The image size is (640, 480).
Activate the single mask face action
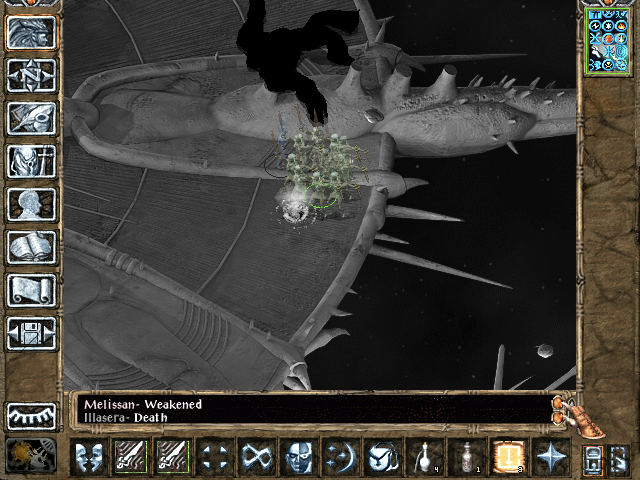(298, 456)
